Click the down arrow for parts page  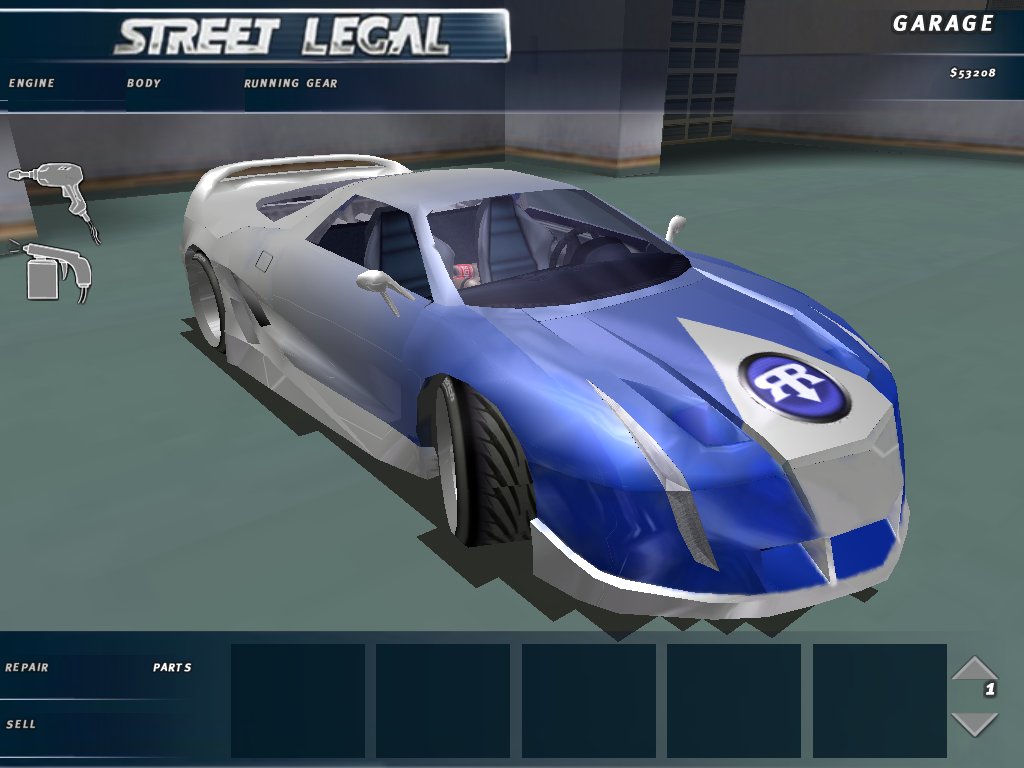(x=973, y=723)
